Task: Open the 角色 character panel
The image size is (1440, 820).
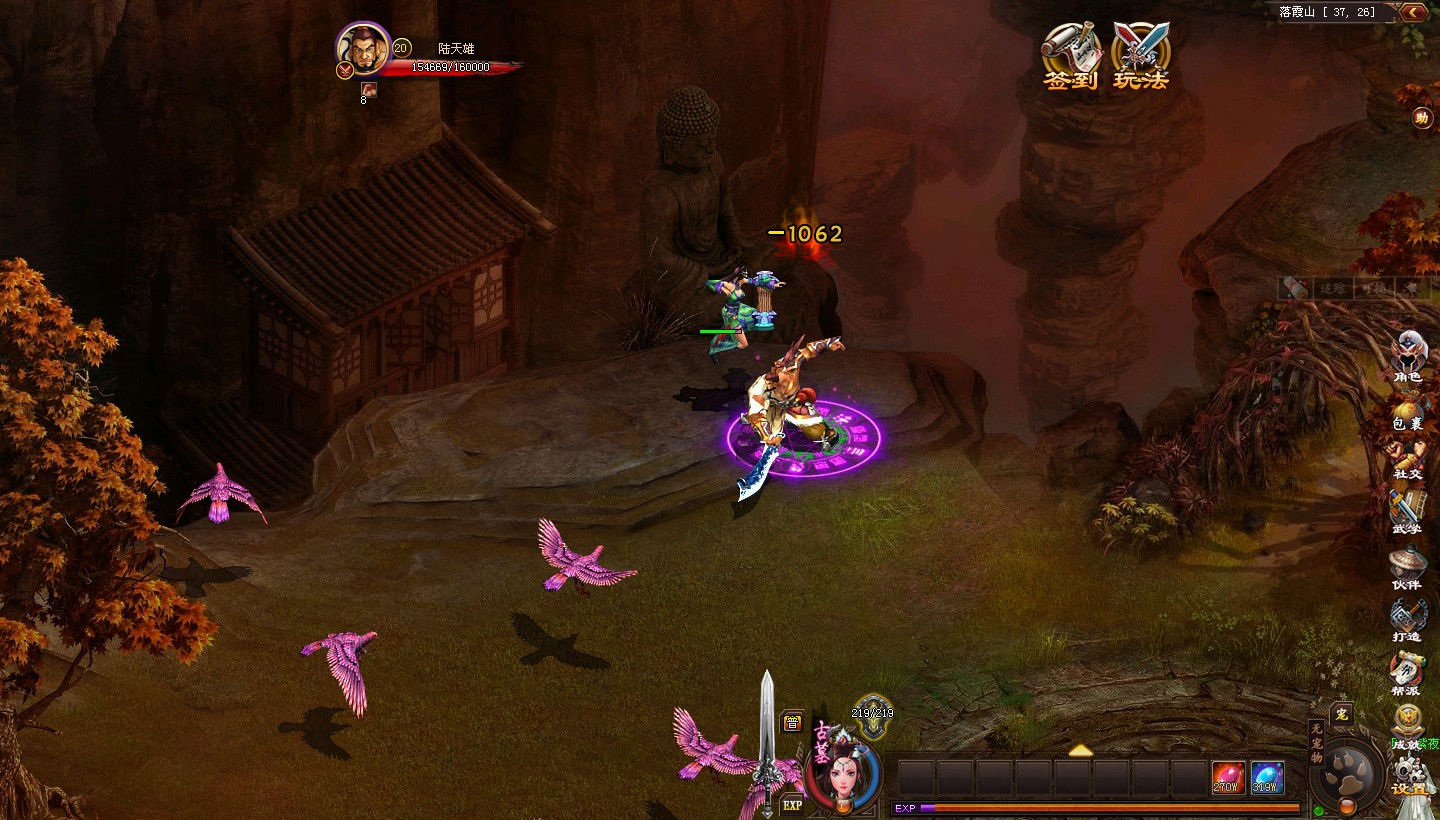Action: coord(1409,352)
